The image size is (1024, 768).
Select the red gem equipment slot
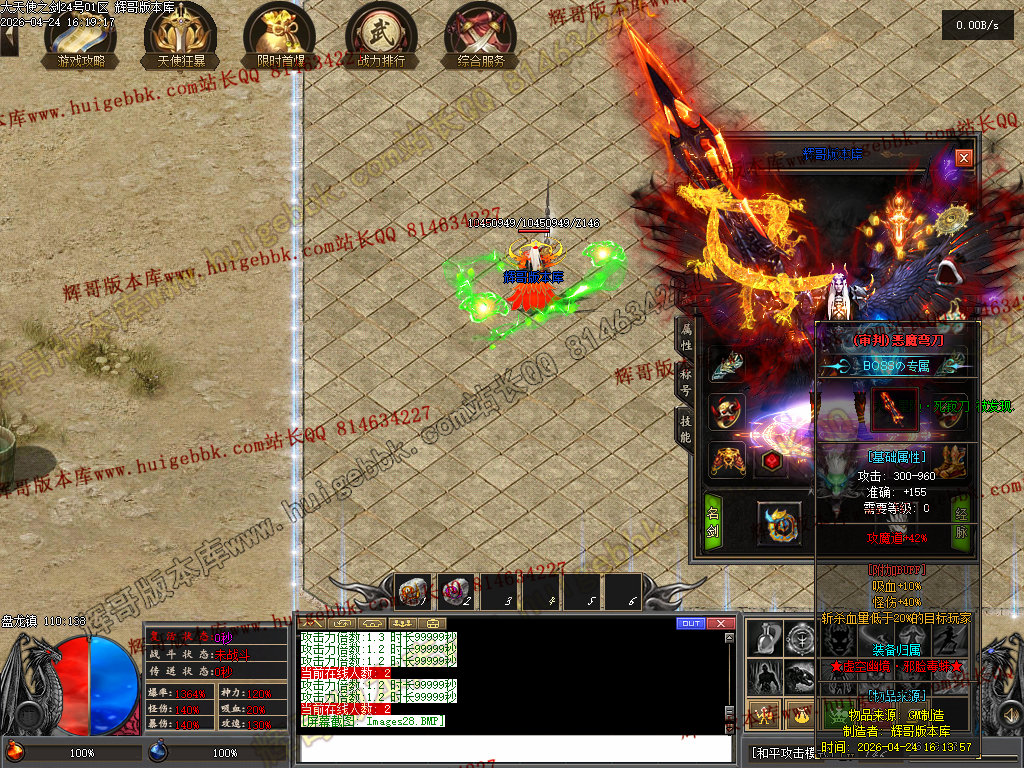pos(772,460)
